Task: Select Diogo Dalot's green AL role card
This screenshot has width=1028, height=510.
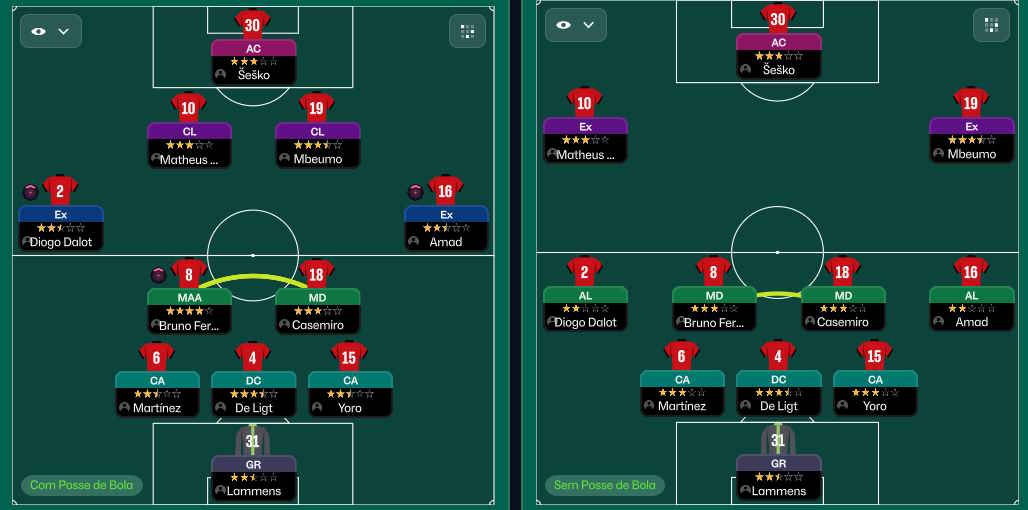Action: click(x=585, y=309)
